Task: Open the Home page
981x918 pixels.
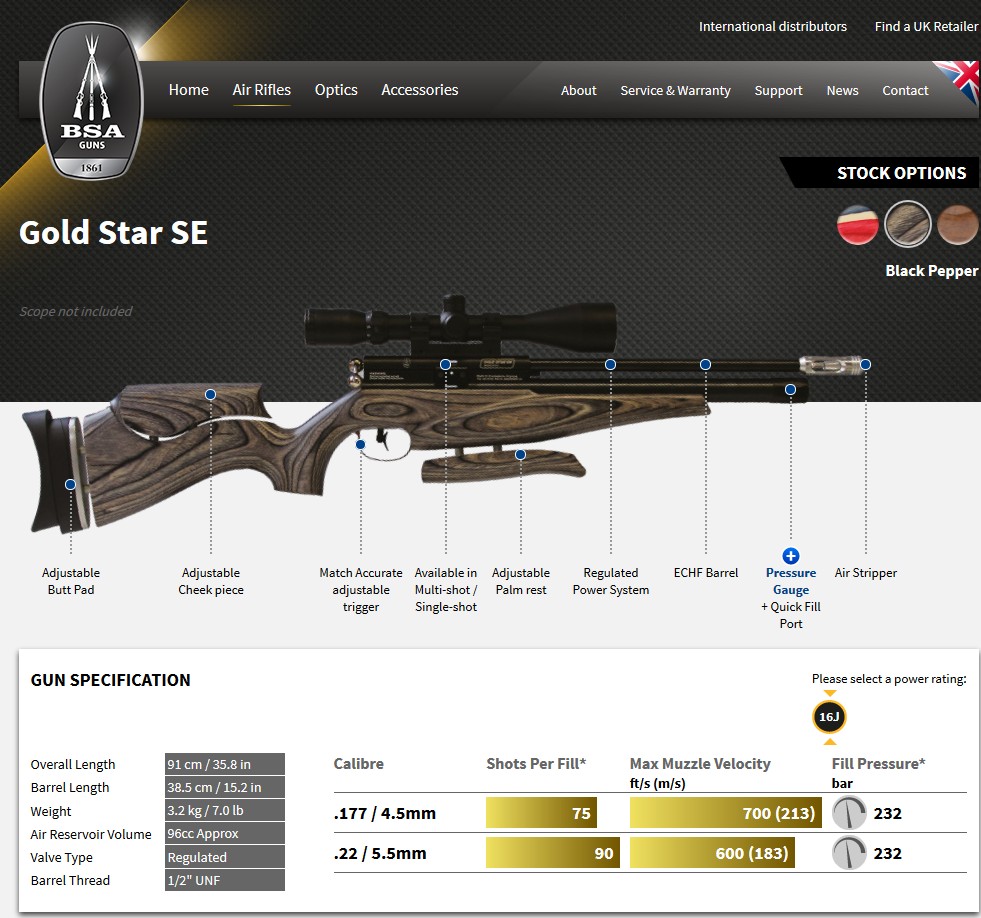Action: point(188,90)
